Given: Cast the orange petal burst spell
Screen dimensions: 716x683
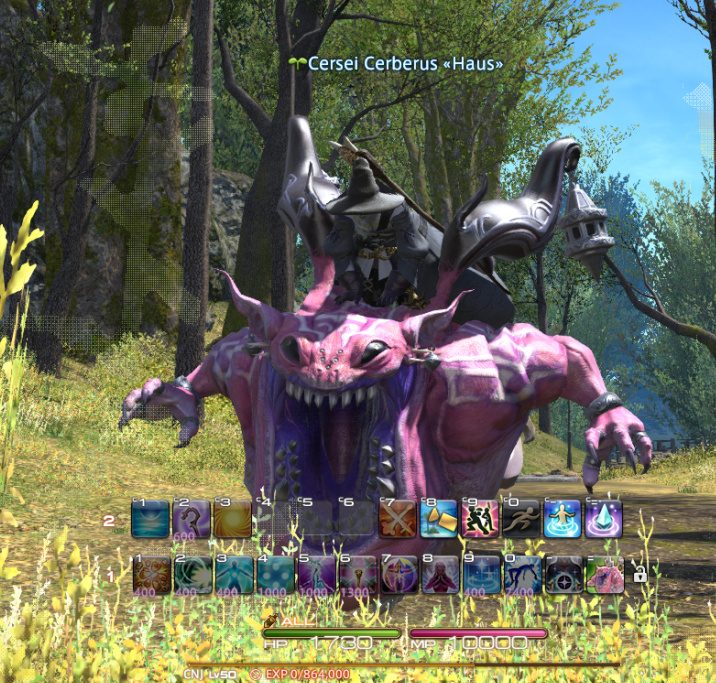Looking at the screenshot, I should [x=149, y=574].
